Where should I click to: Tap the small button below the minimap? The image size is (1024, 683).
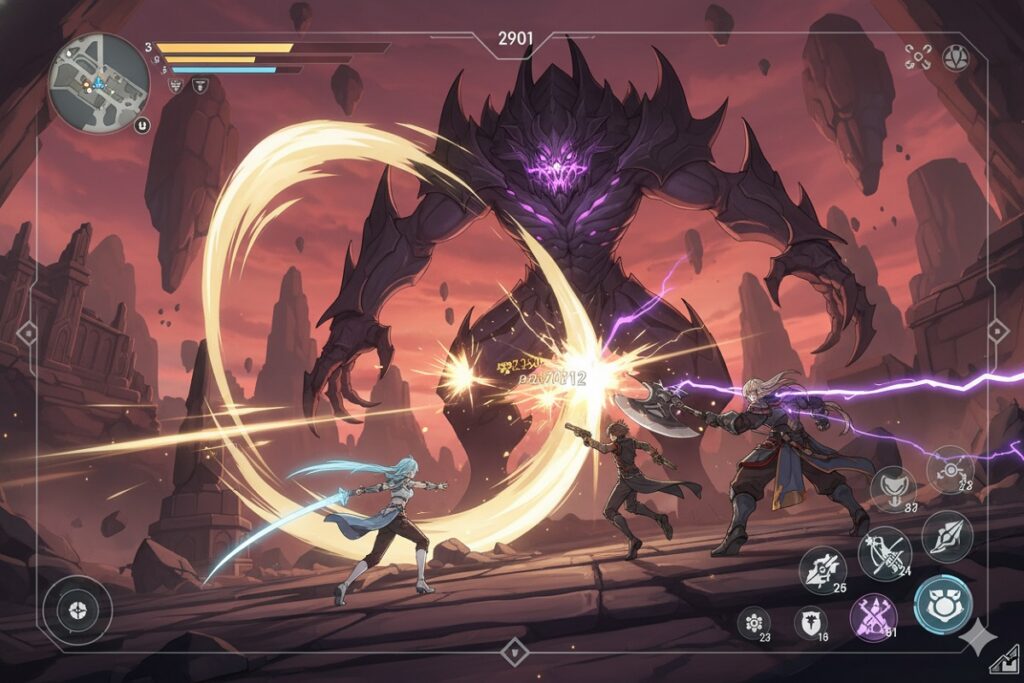[x=141, y=126]
